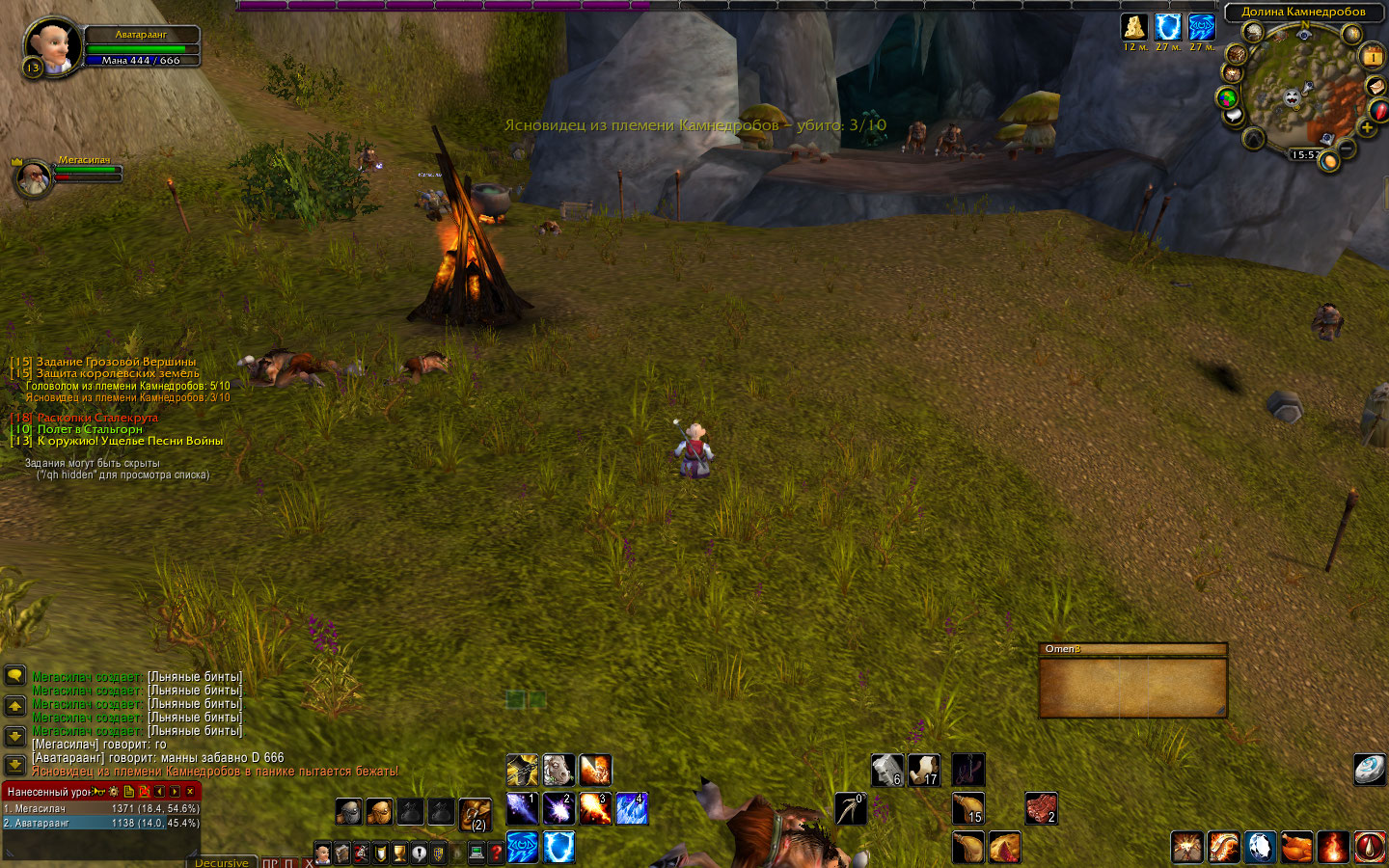The image size is (1389, 868).
Task: Select the tracked quest 'Полет в Стальгорн'
Action: tap(89, 429)
